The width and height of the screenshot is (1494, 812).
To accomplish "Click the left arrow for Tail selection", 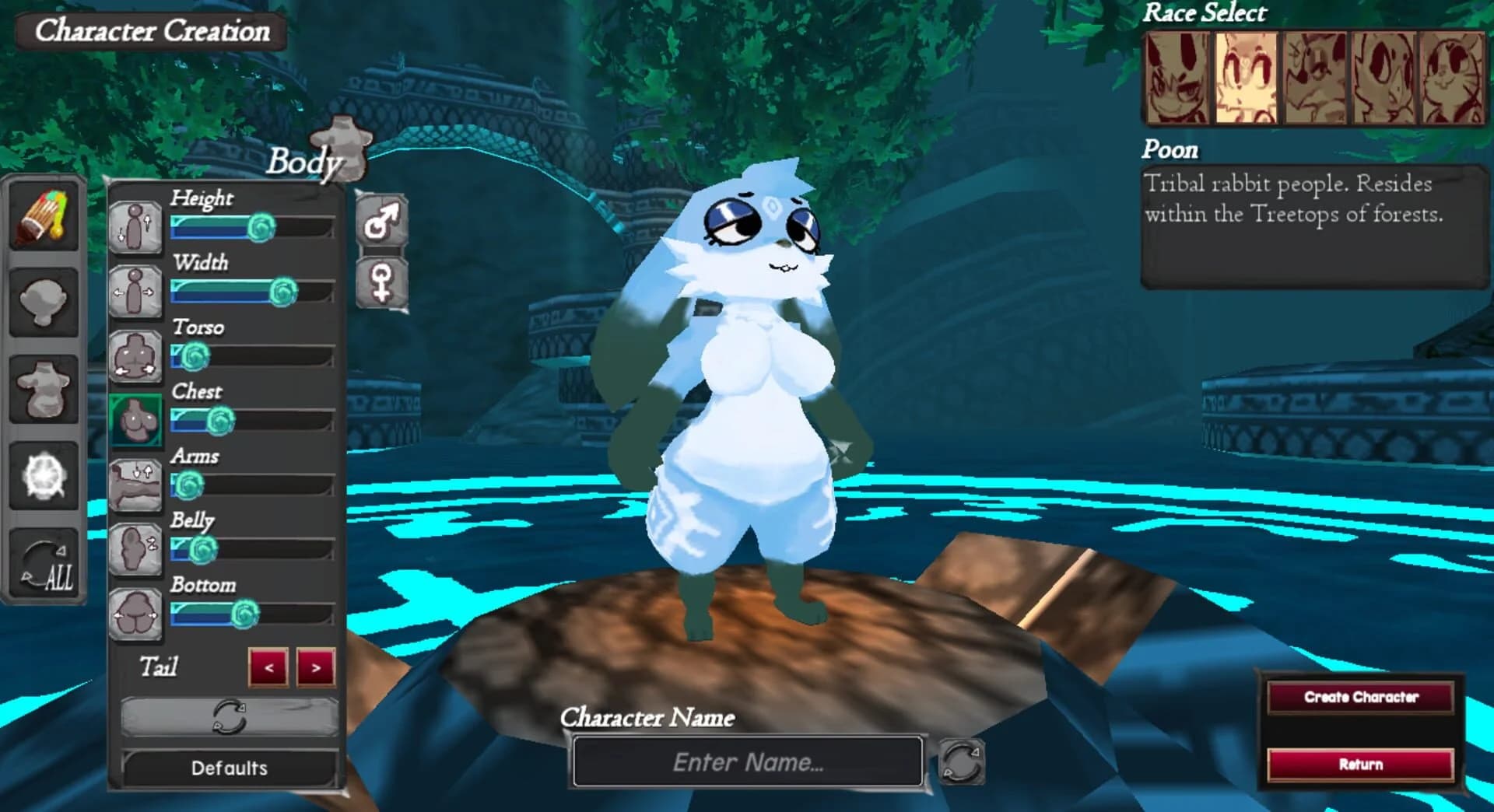I will pyautogui.click(x=268, y=667).
